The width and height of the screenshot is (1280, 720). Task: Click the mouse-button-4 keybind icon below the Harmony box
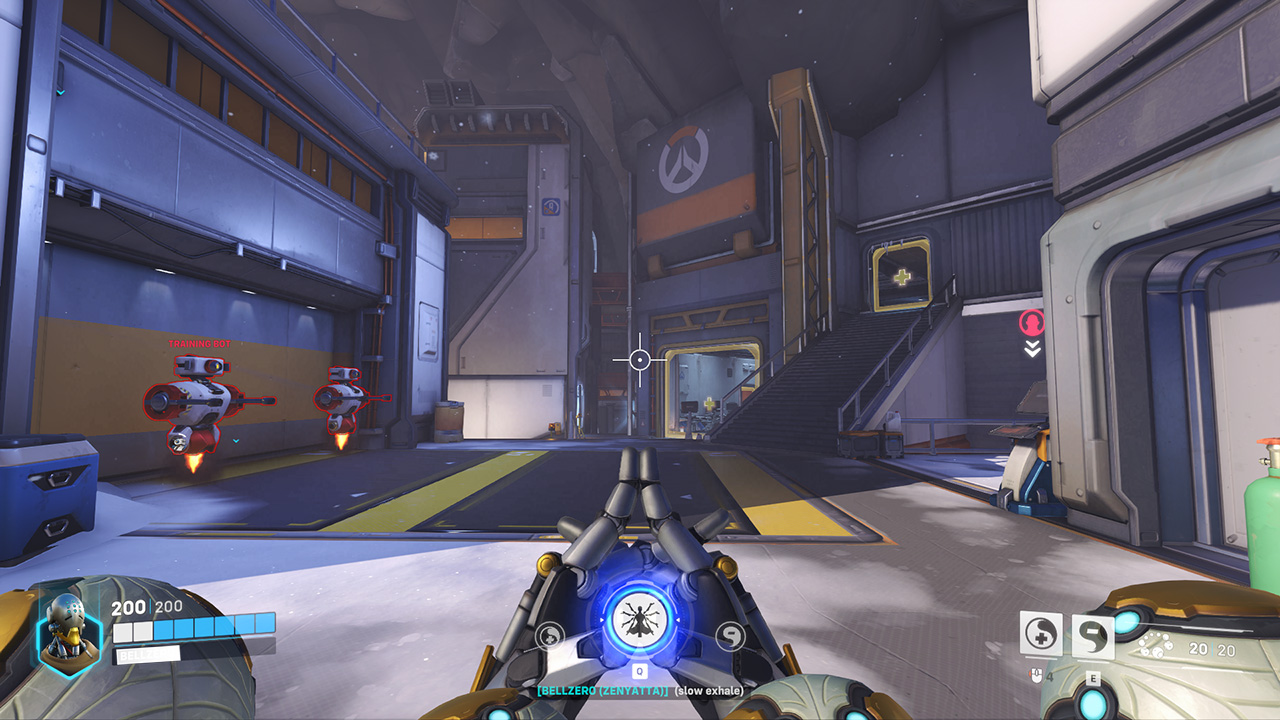(x=1035, y=675)
